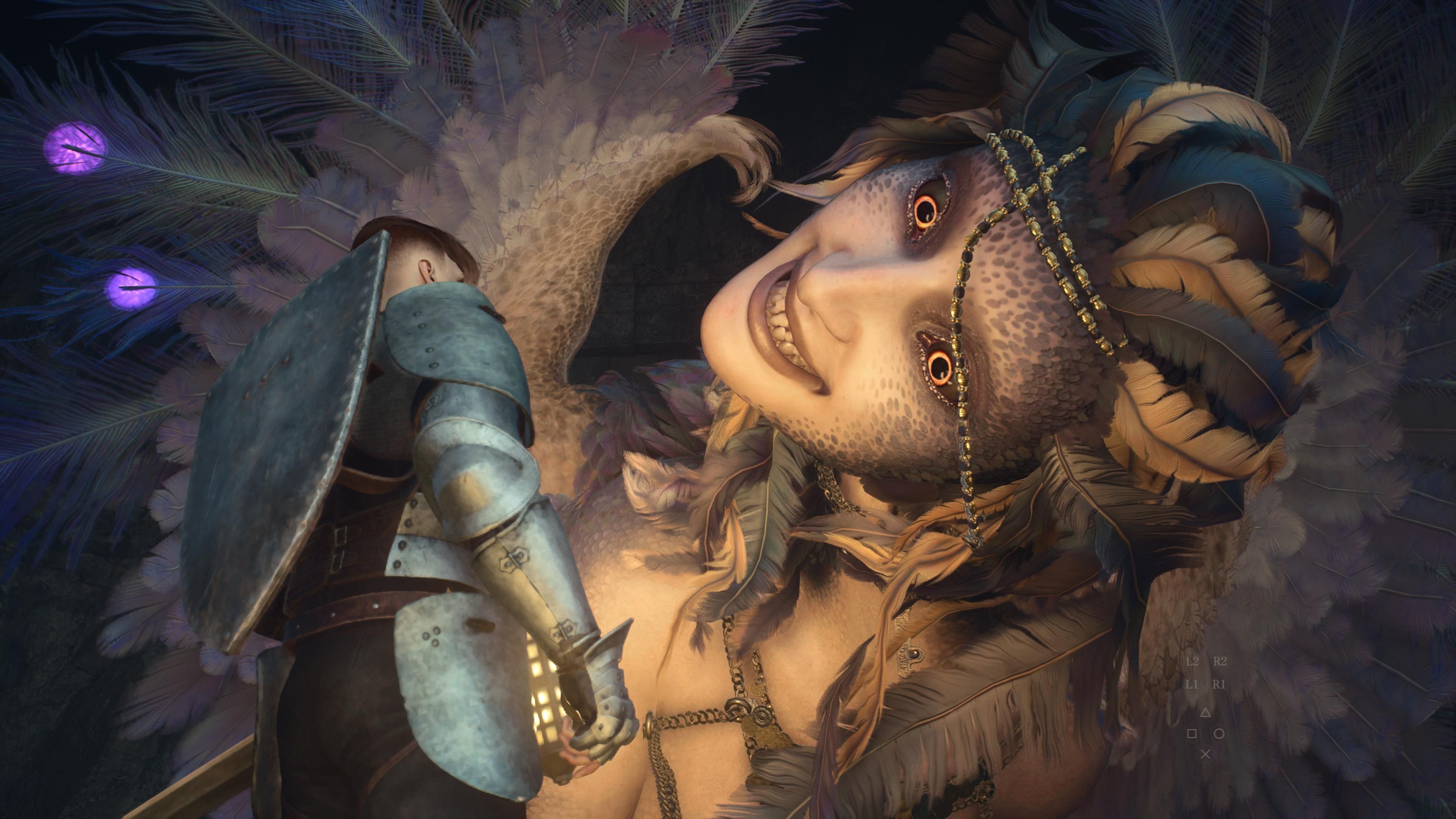Click the Circle button glyph
This screenshot has width=1456, height=819.
pos(1219,733)
